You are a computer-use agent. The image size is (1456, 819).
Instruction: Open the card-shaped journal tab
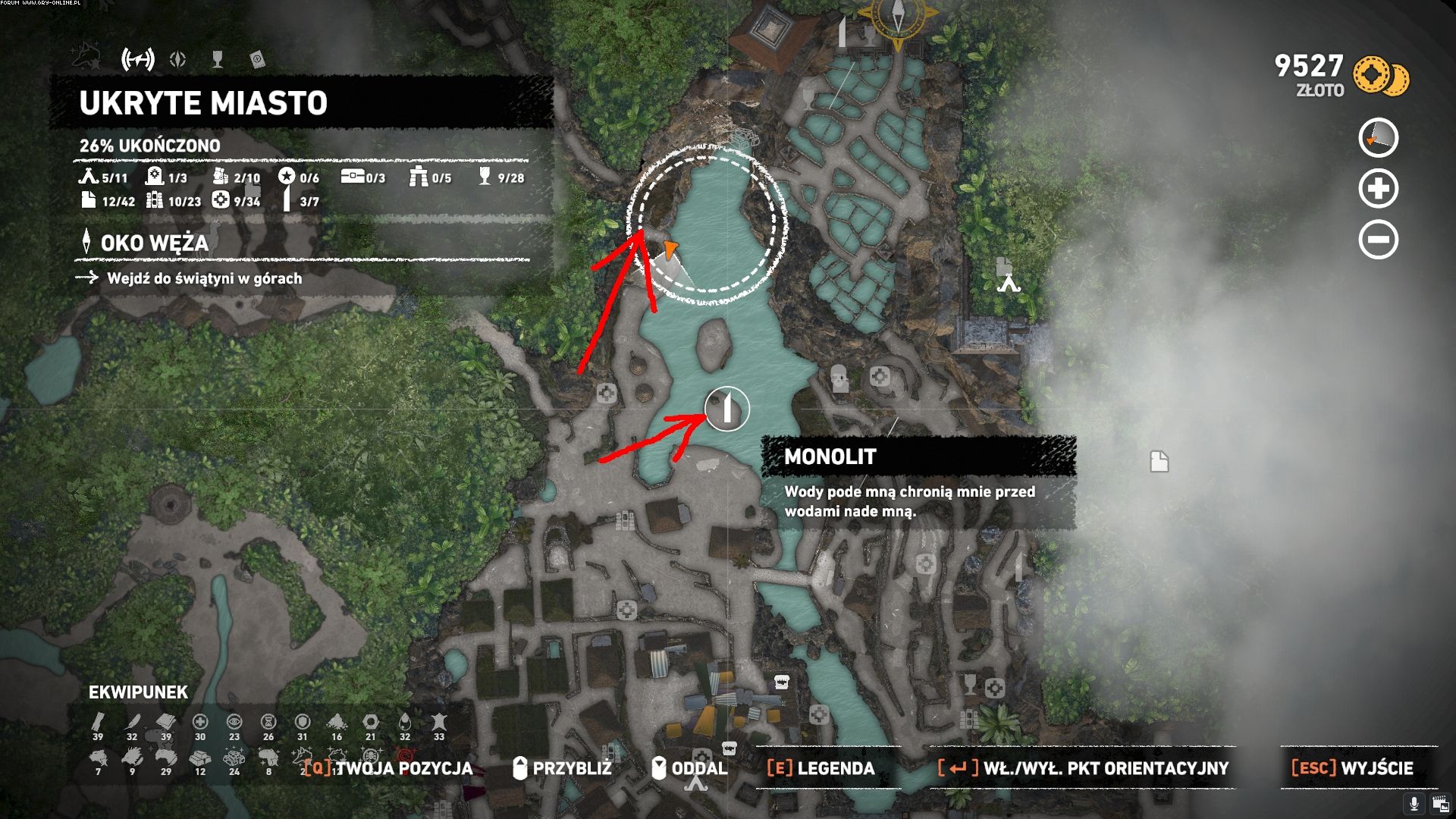[x=257, y=59]
